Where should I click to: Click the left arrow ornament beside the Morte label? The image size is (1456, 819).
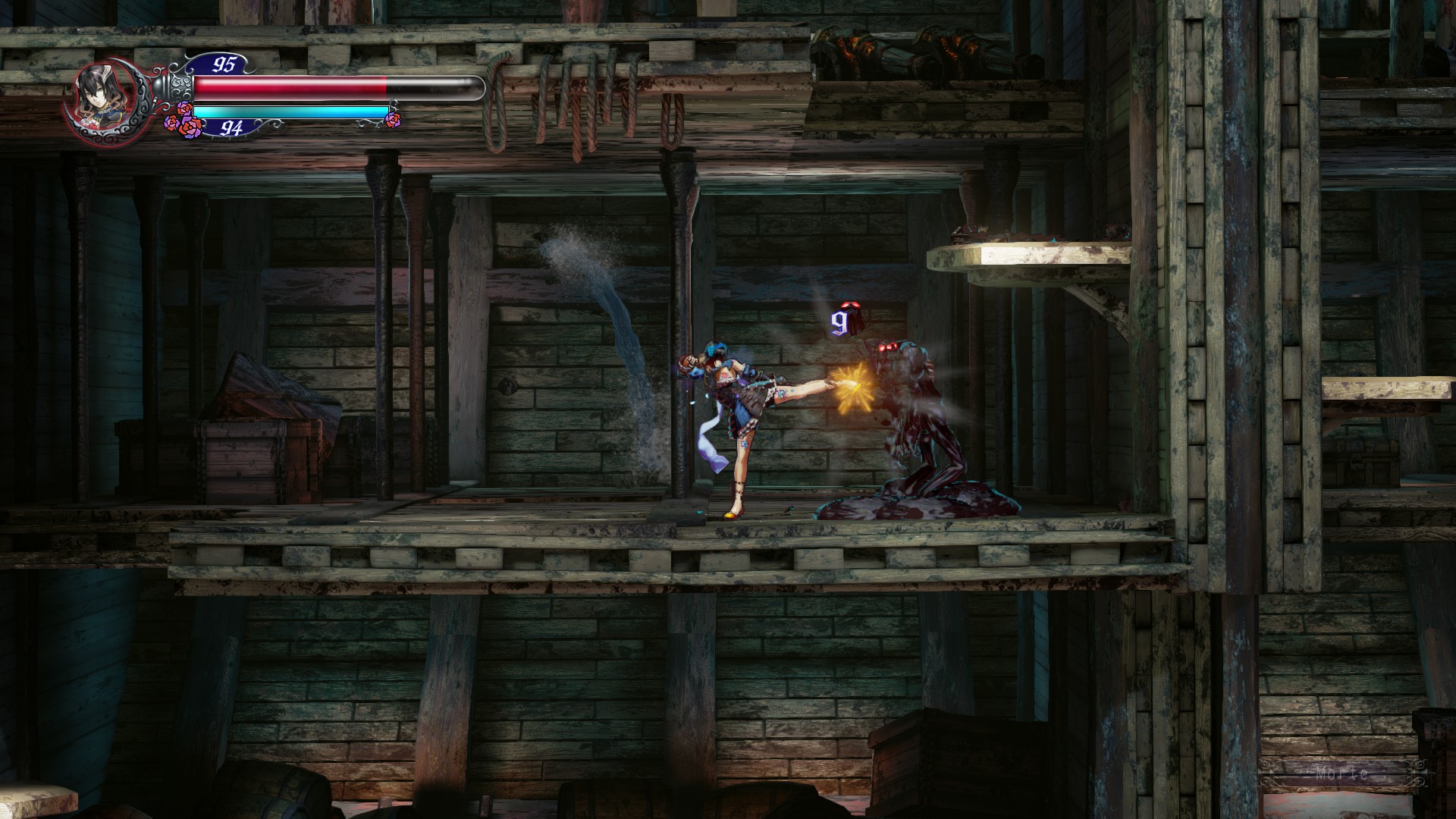point(1269,772)
